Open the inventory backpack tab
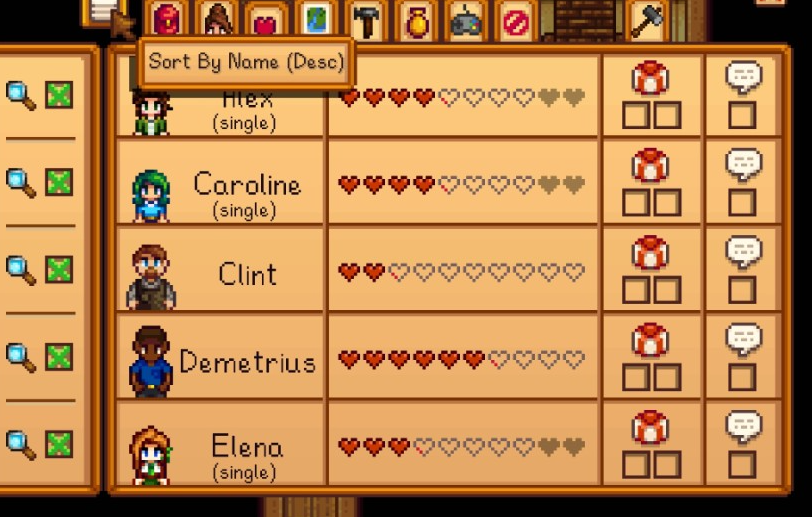This screenshot has width=812, height=517. point(170,20)
